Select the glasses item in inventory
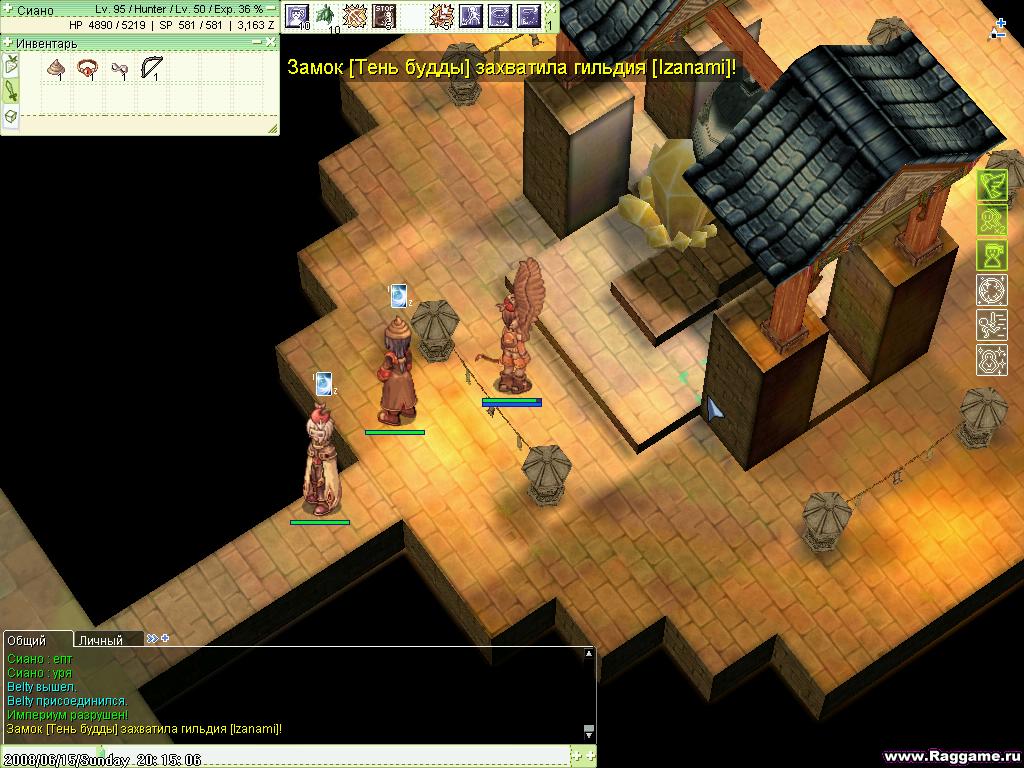This screenshot has height=768, width=1024. (119, 69)
